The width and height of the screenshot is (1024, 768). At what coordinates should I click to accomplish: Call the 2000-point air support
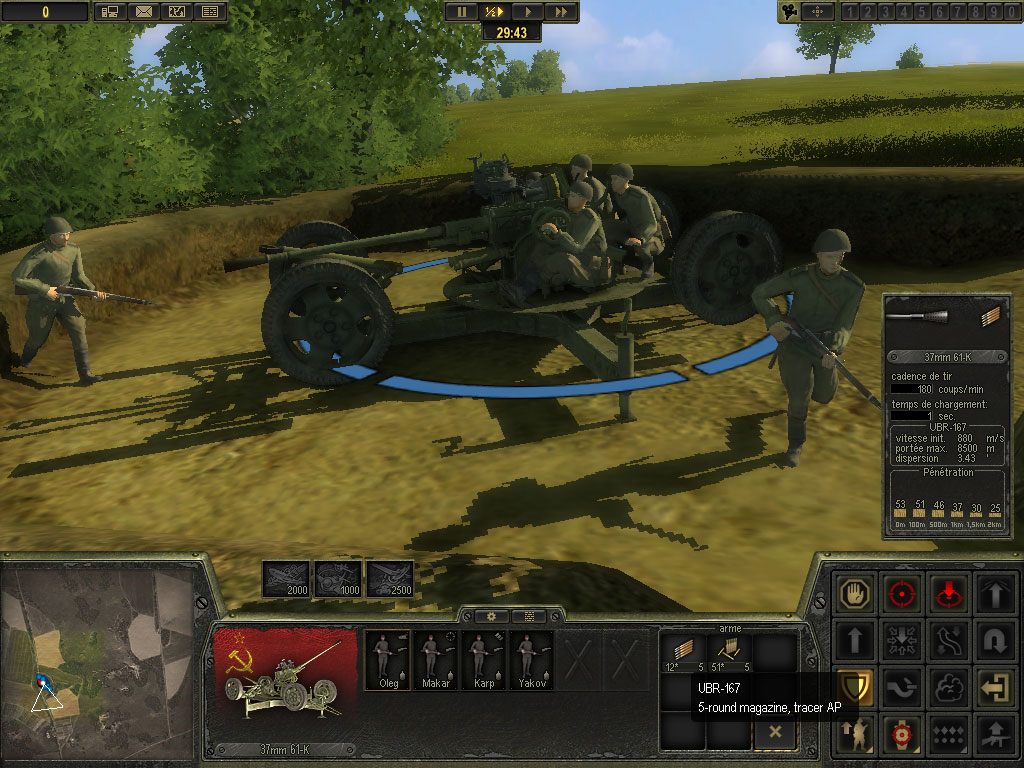[285, 579]
